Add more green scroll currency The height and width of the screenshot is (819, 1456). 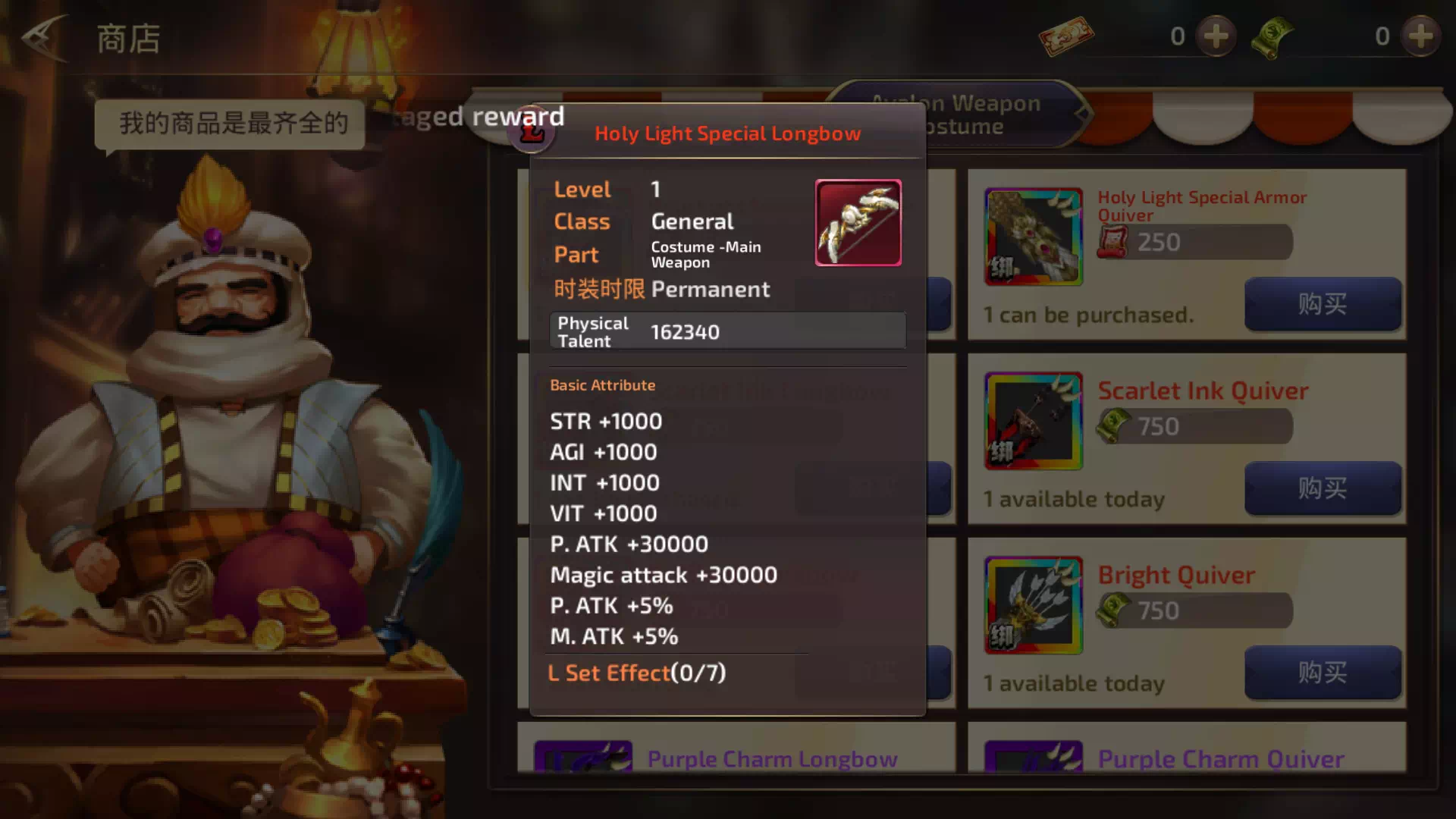click(x=1420, y=36)
